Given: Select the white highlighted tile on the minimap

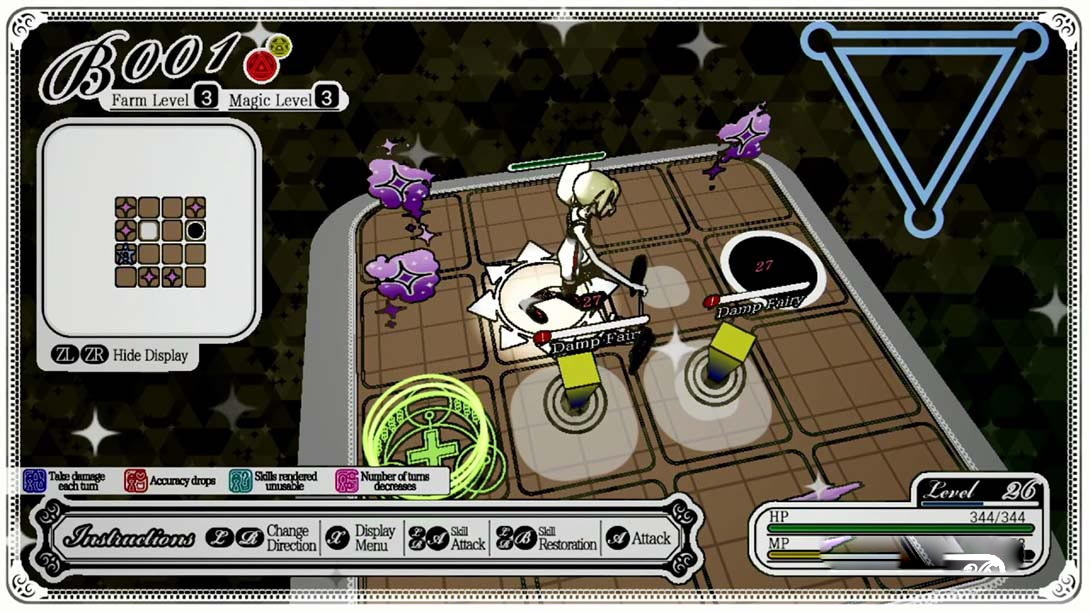Looking at the screenshot, I should pyautogui.click(x=149, y=231).
